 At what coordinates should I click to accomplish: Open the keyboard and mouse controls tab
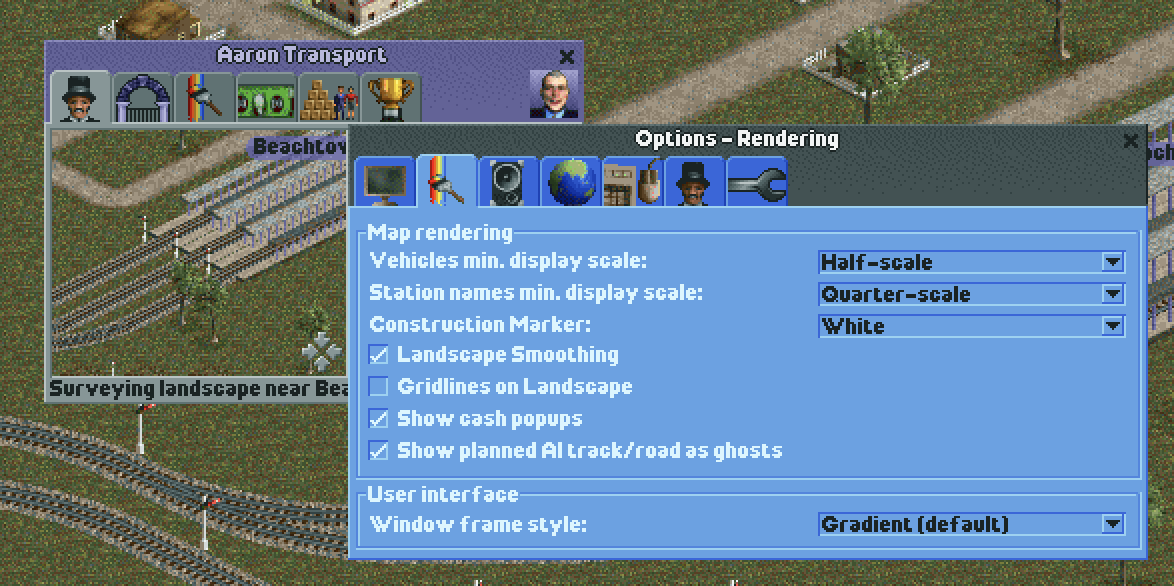(633, 183)
